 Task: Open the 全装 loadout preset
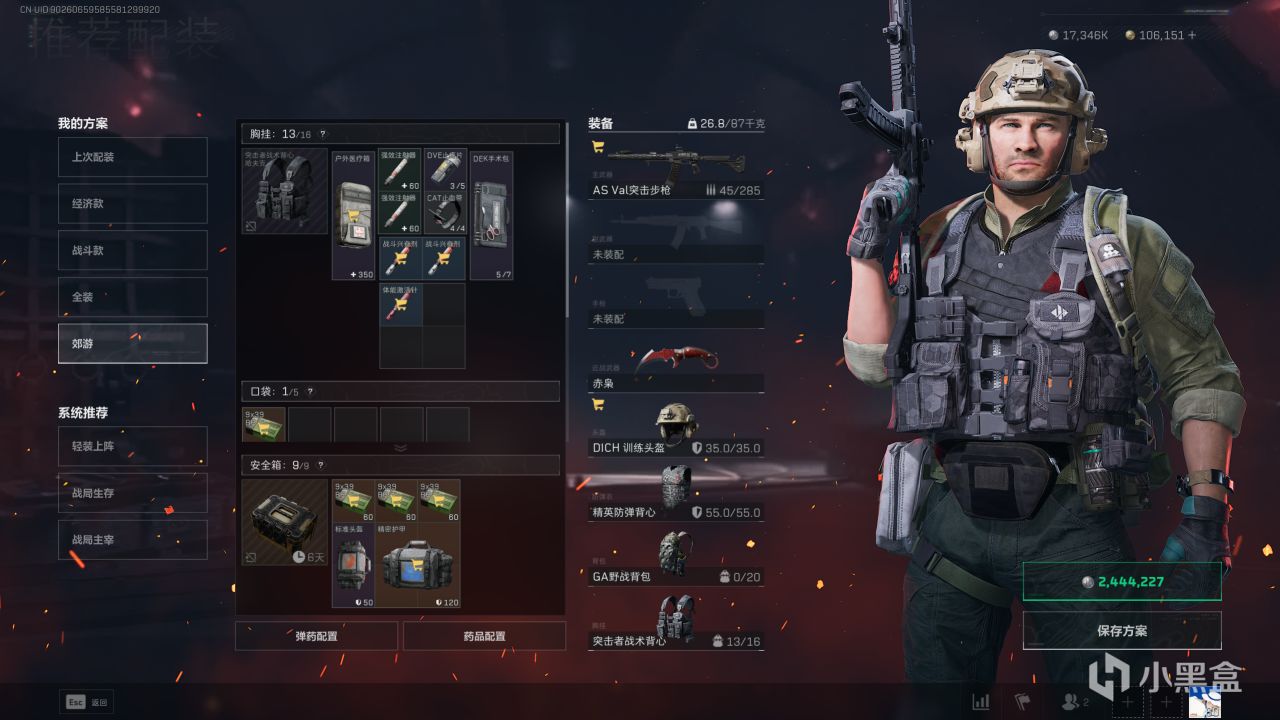click(132, 297)
